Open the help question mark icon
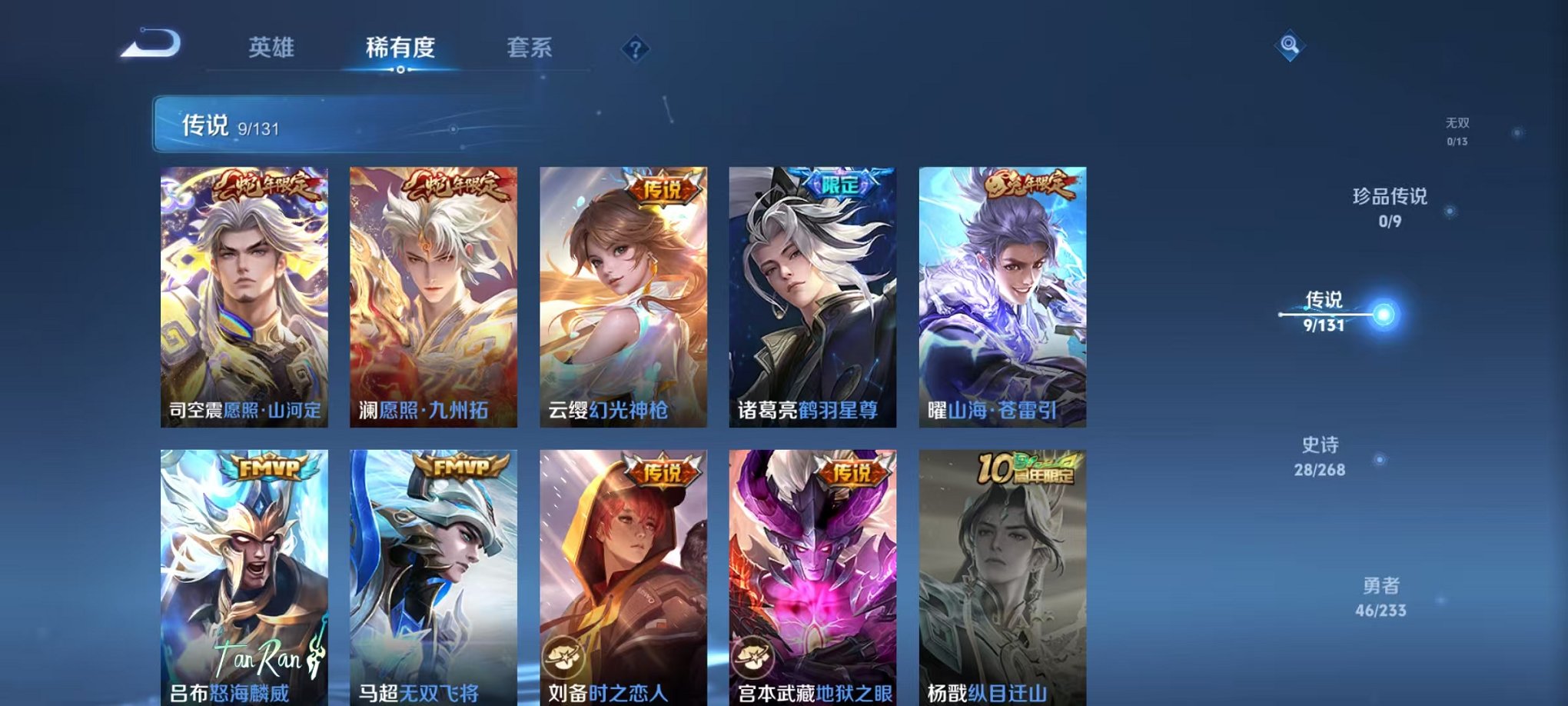Image resolution: width=1568 pixels, height=706 pixels. (x=635, y=48)
